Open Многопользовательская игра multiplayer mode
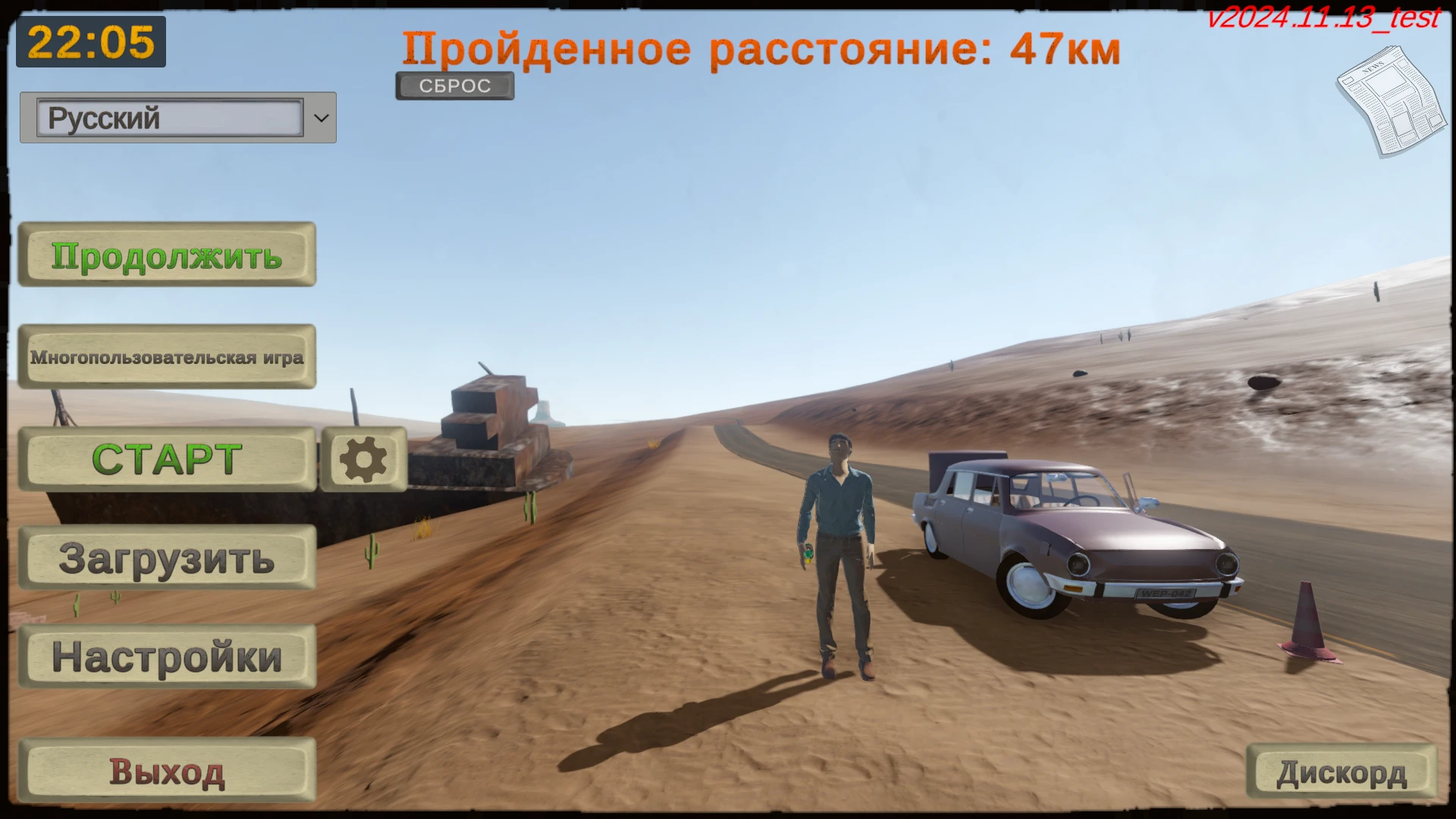The image size is (1456, 819). click(167, 356)
